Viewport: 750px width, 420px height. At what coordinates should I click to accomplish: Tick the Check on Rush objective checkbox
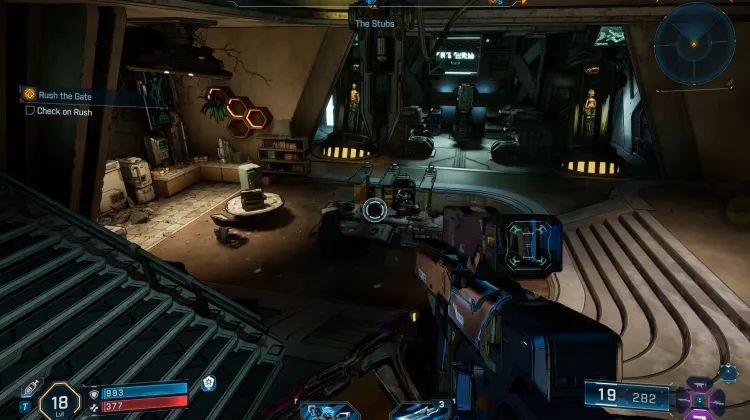coord(30,111)
